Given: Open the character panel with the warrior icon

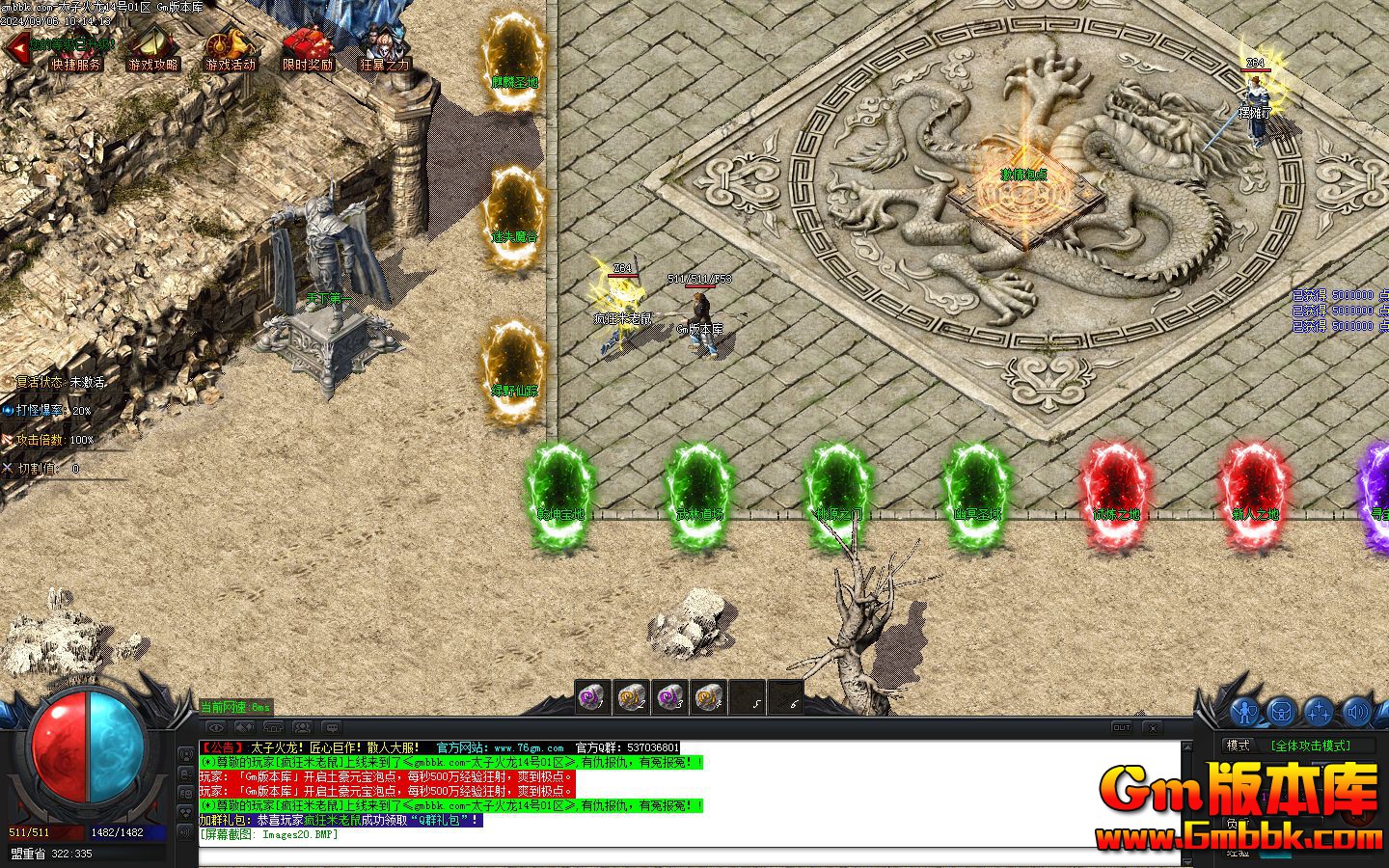Looking at the screenshot, I should 1246,712.
